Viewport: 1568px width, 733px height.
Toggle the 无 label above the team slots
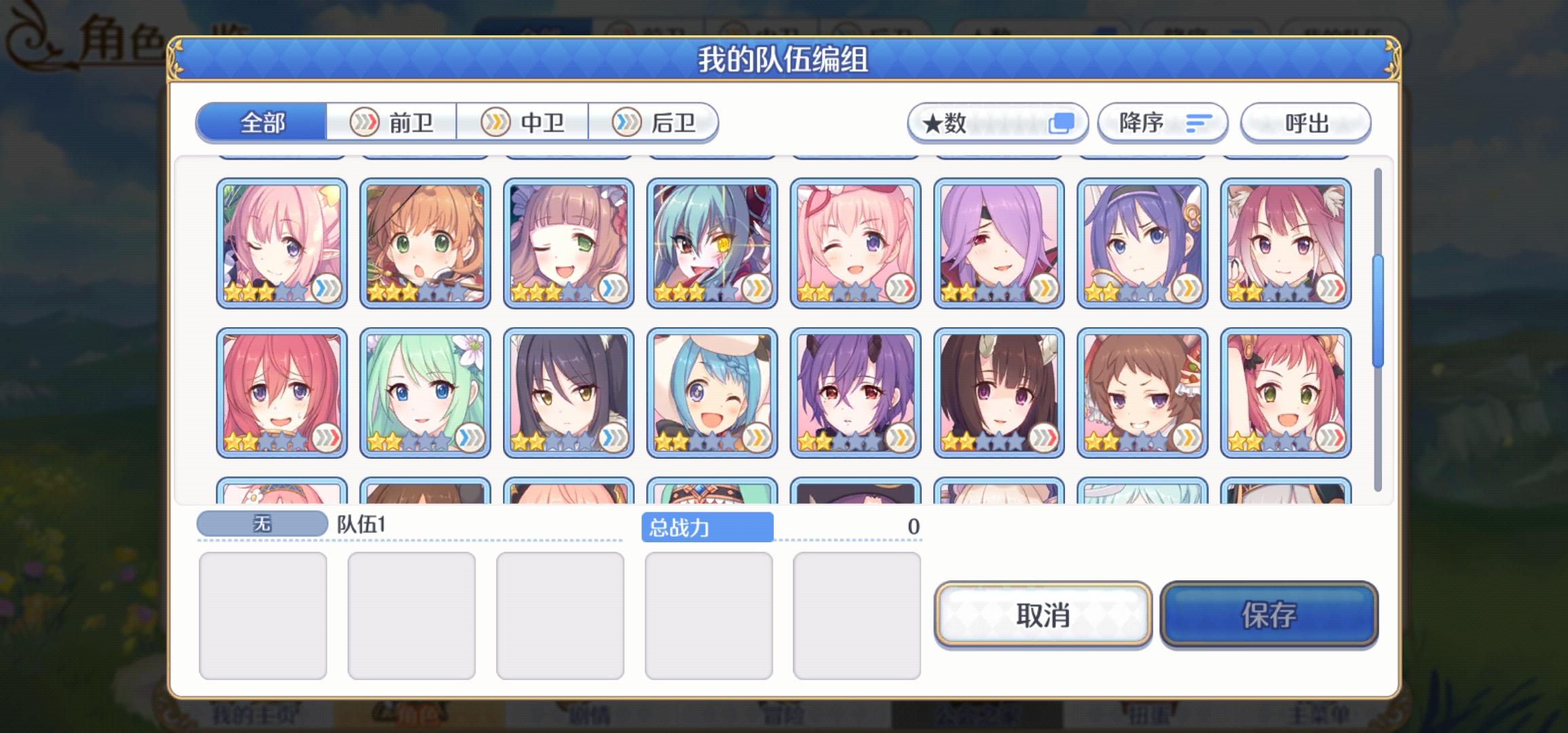(263, 523)
